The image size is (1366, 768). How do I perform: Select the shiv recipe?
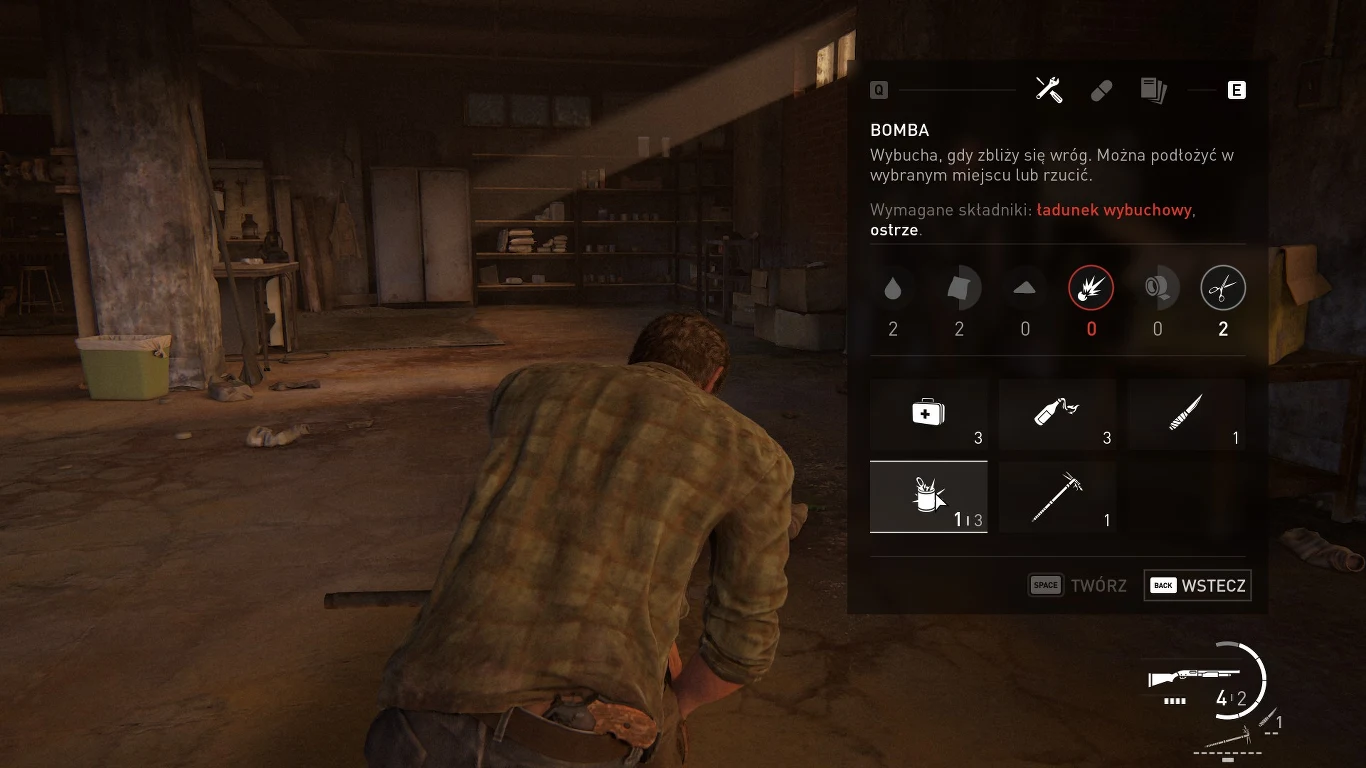click(x=1187, y=414)
